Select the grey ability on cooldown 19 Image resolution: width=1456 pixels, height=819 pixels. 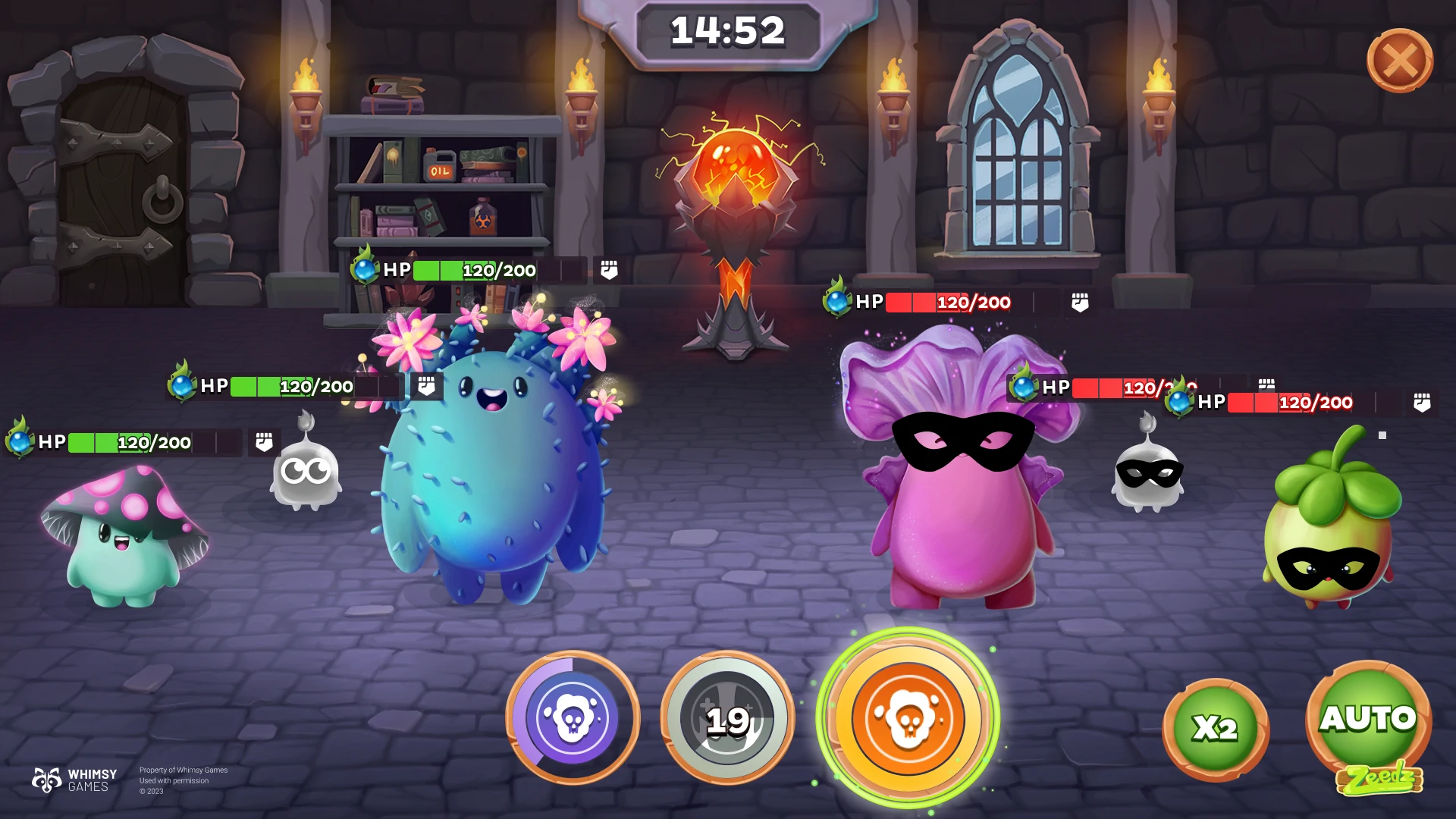[x=727, y=717]
